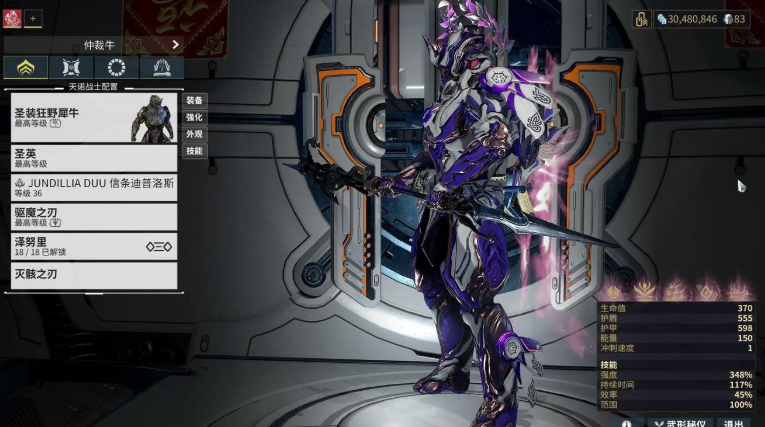Open the 武形秘仪 arcane button
This screenshot has height=427, width=765.
pyautogui.click(x=678, y=423)
